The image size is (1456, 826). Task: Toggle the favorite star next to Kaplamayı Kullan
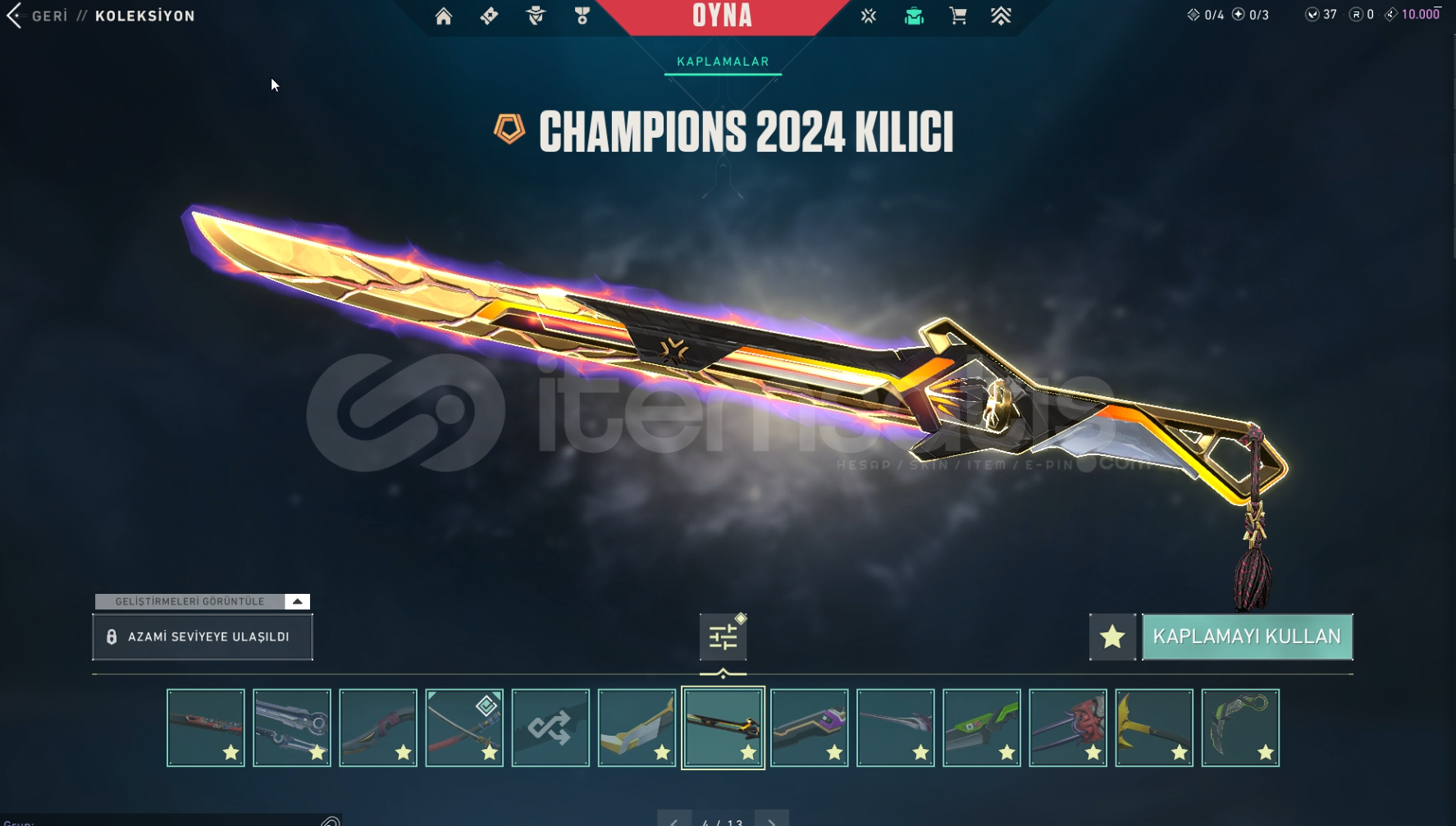coord(1112,637)
